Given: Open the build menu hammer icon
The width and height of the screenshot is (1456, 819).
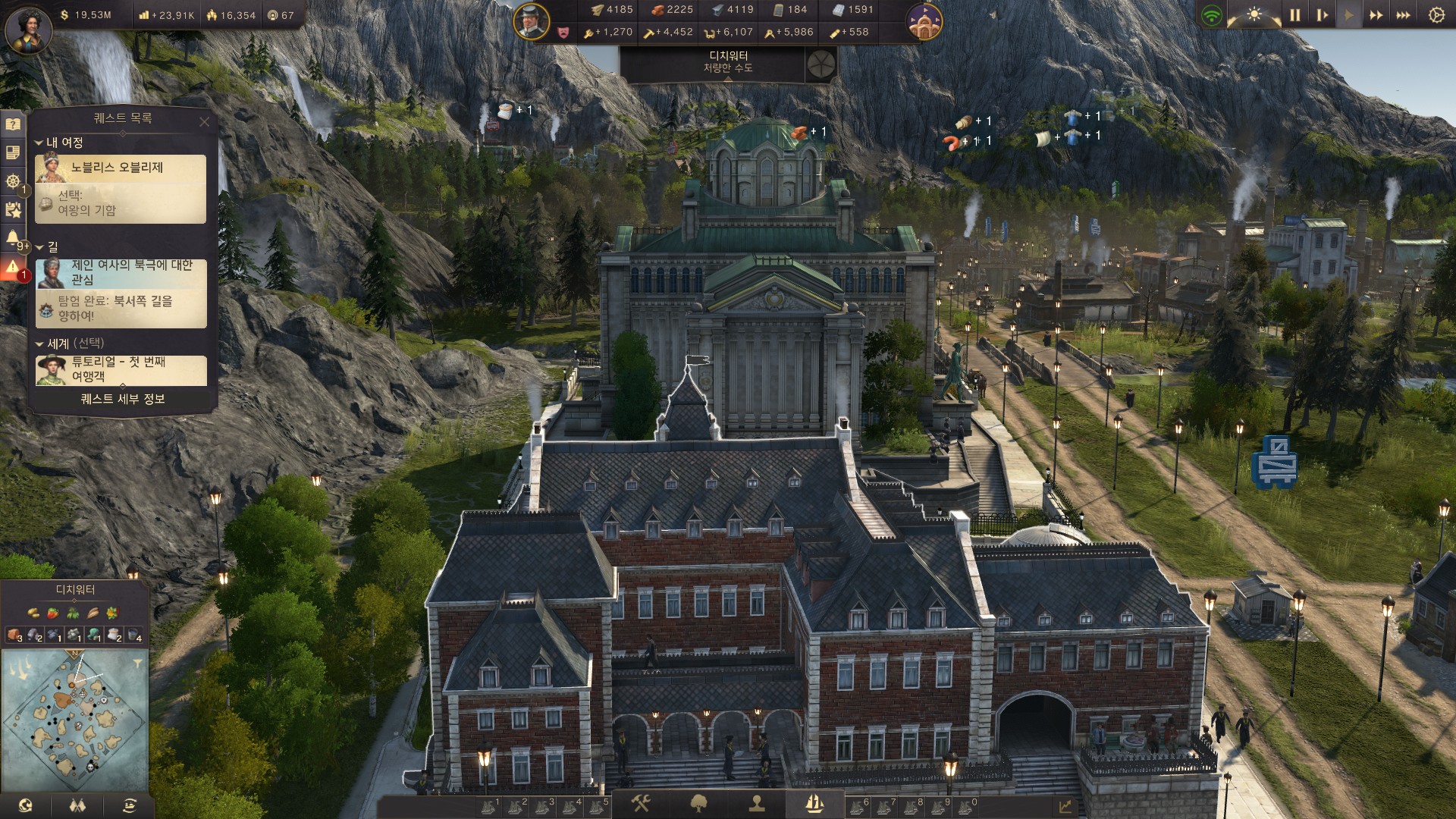Looking at the screenshot, I should coord(641,803).
